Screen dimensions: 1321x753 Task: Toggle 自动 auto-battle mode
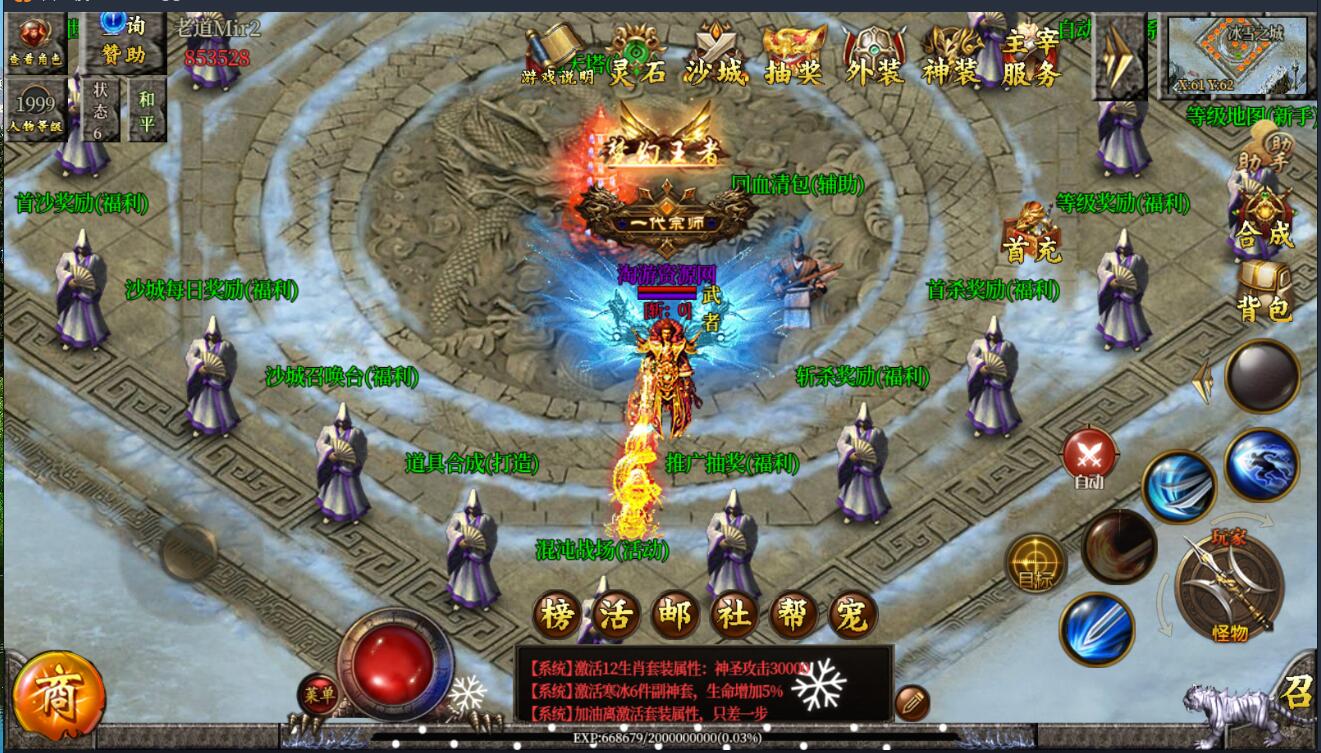pos(1089,459)
